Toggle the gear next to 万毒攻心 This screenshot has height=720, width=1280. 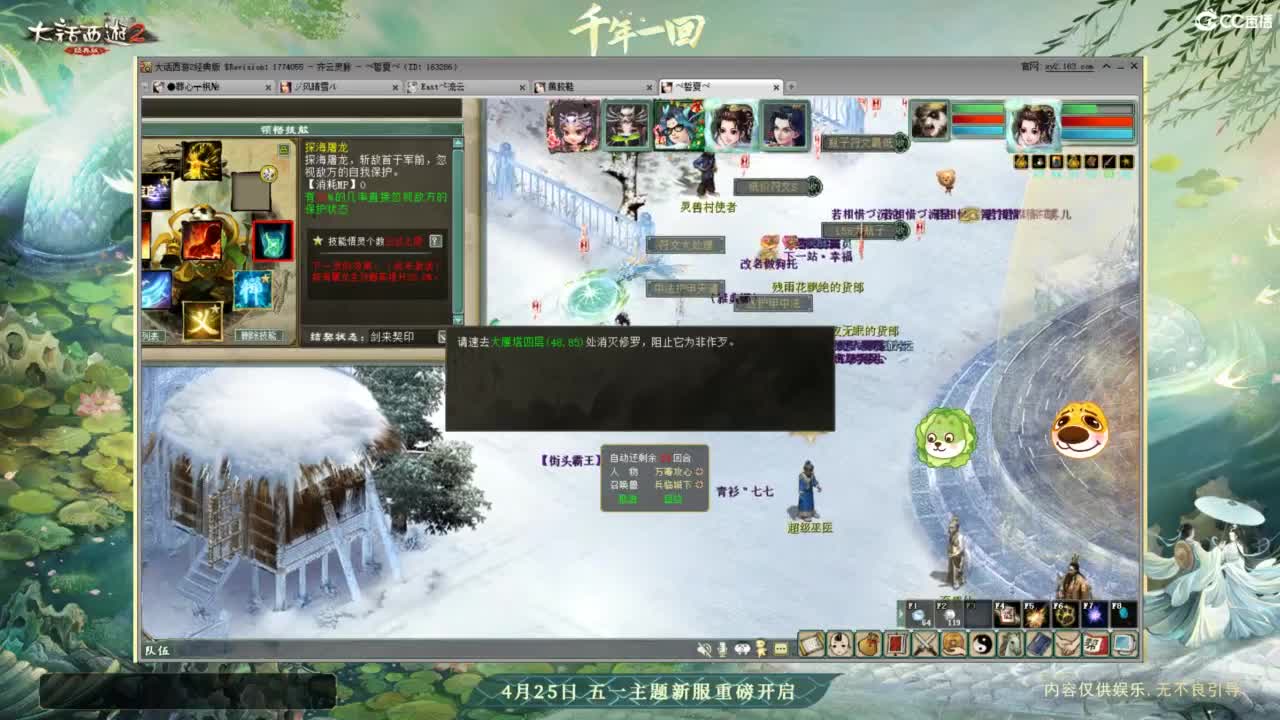698,471
